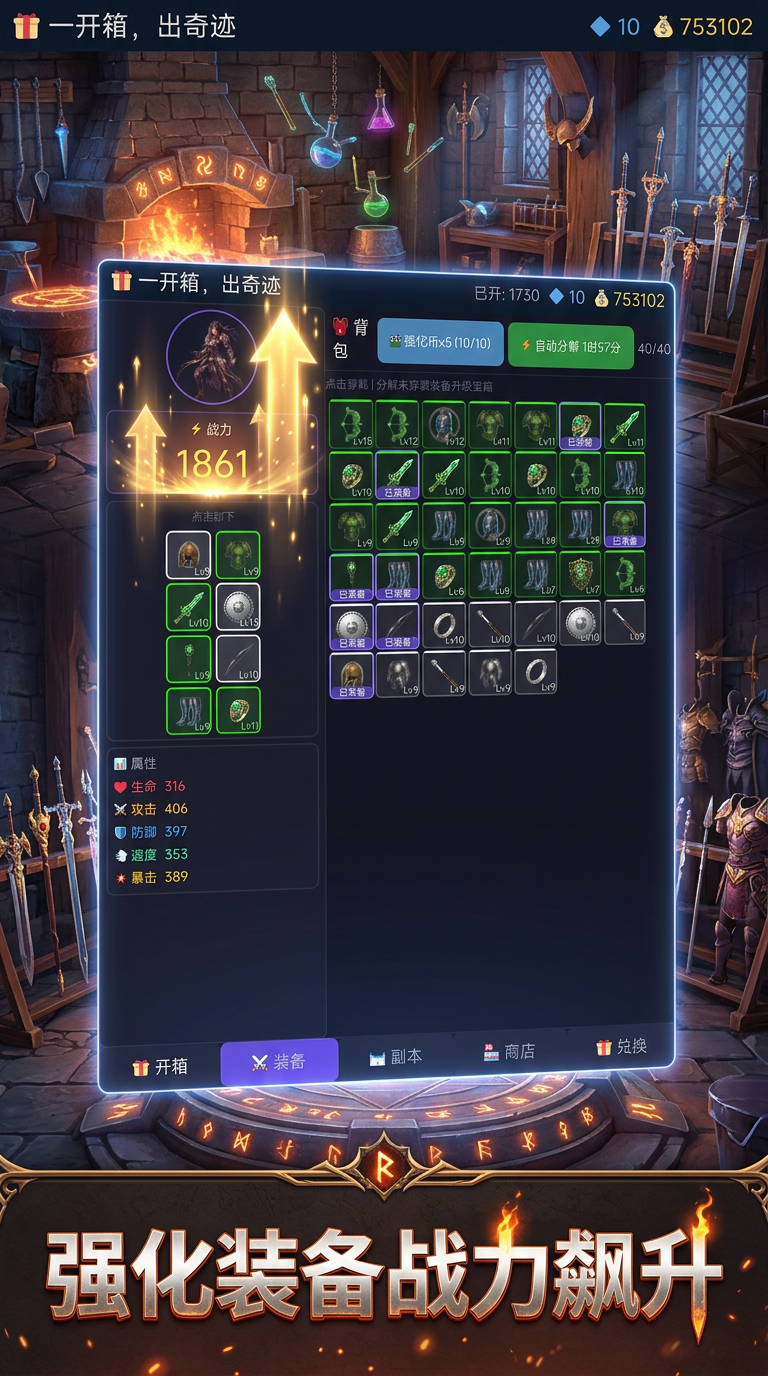
Task: Click the blue 强化币x5 button
Action: (x=440, y=343)
